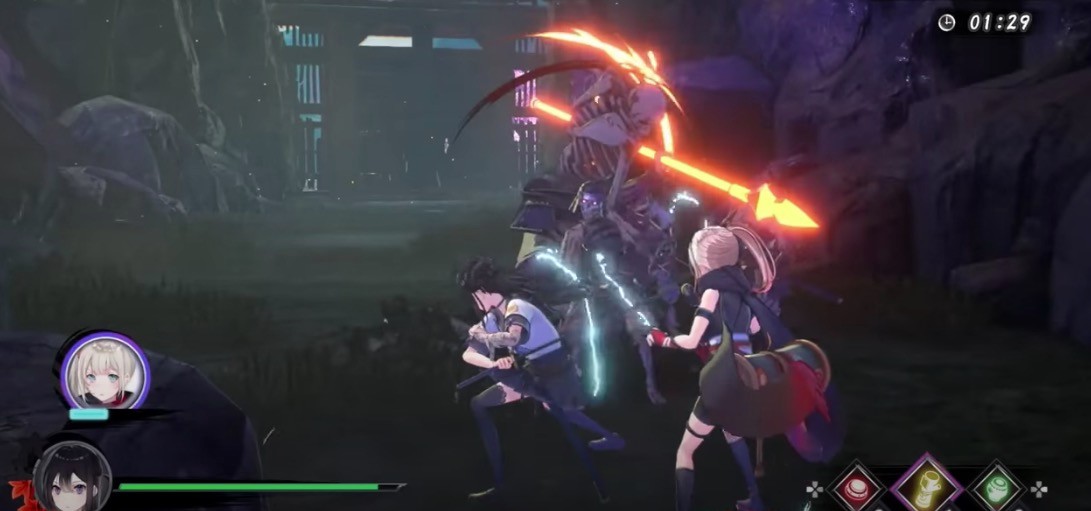Use the red round item slot
The width and height of the screenshot is (1091, 511).
click(856, 490)
